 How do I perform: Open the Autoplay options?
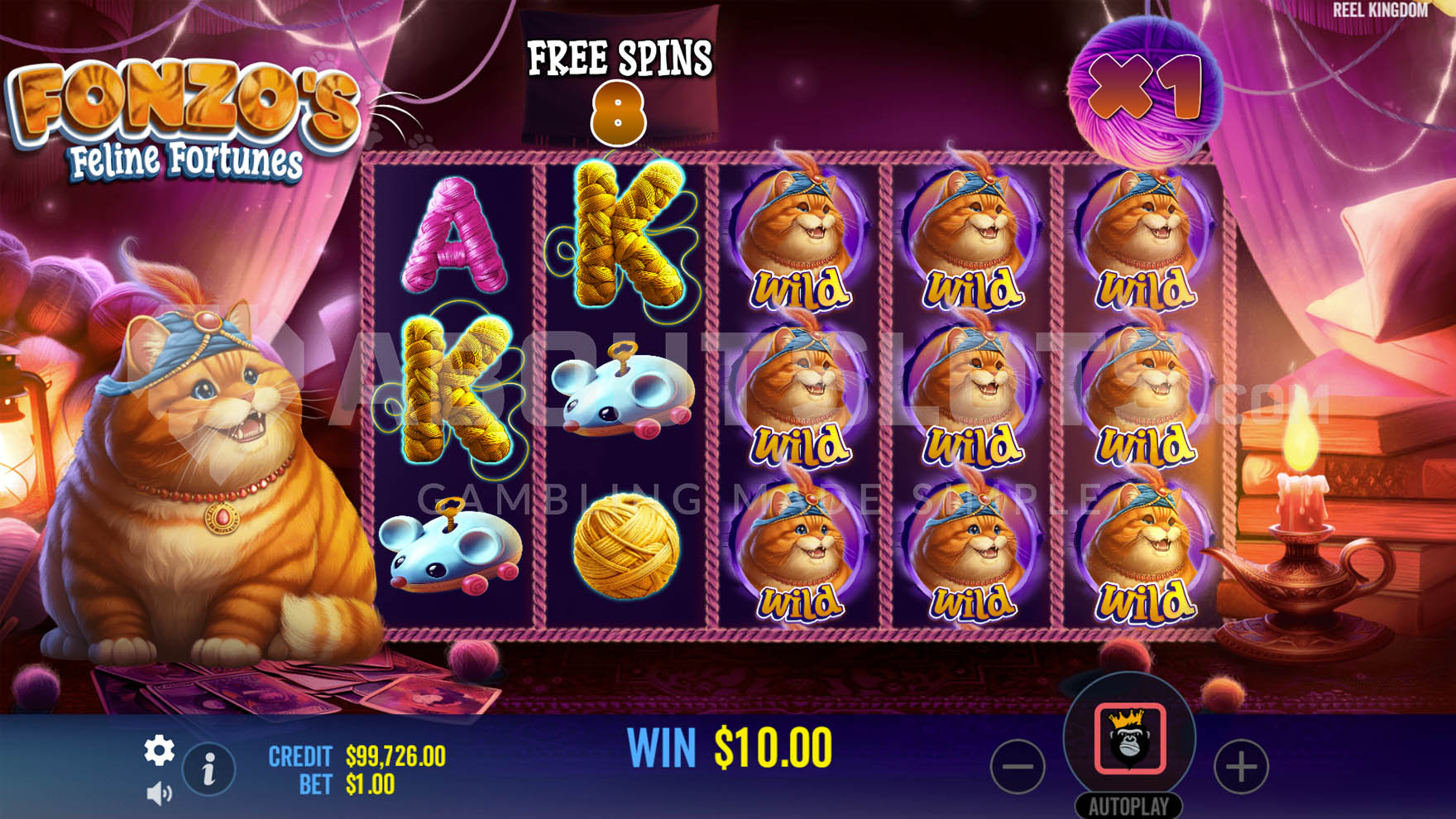click(x=1128, y=806)
